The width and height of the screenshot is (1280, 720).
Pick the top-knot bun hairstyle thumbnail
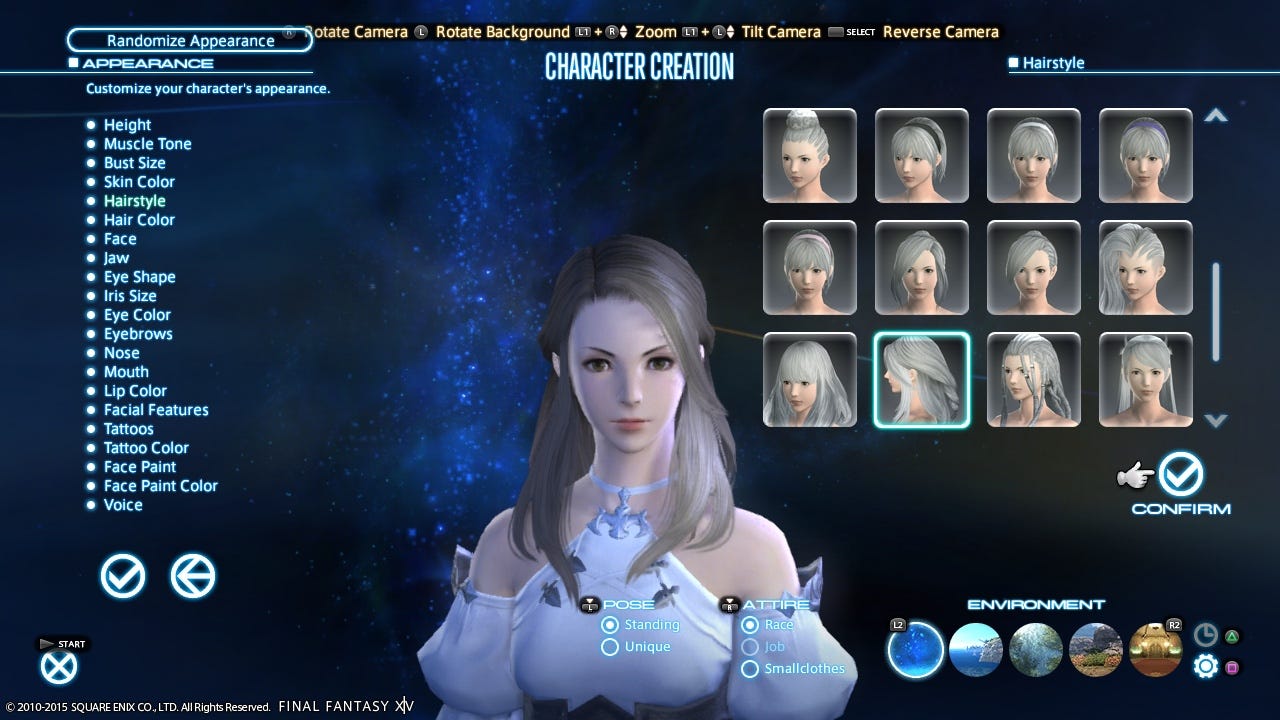tap(810, 155)
